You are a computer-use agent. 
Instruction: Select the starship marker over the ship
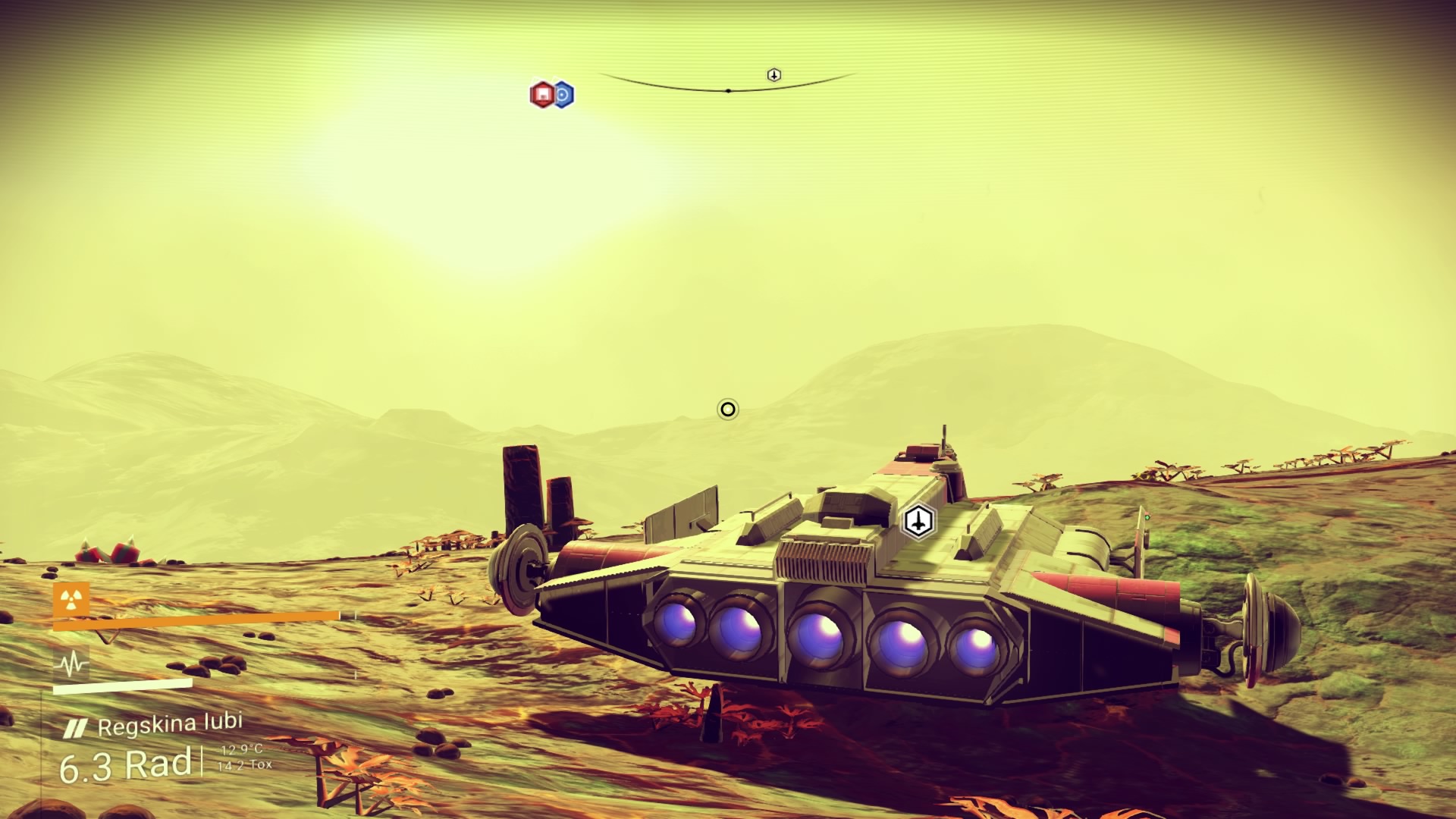tap(918, 521)
